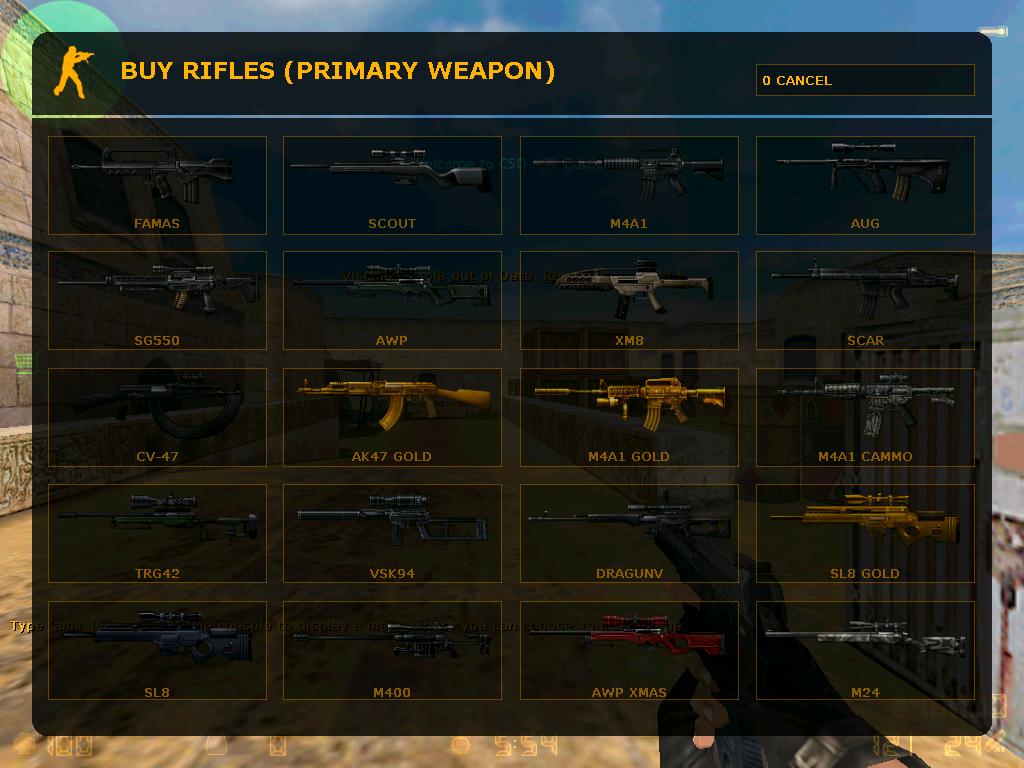Viewport: 1024px width, 768px height.
Task: Select the AWP sniper rifle
Action: pyautogui.click(x=392, y=301)
